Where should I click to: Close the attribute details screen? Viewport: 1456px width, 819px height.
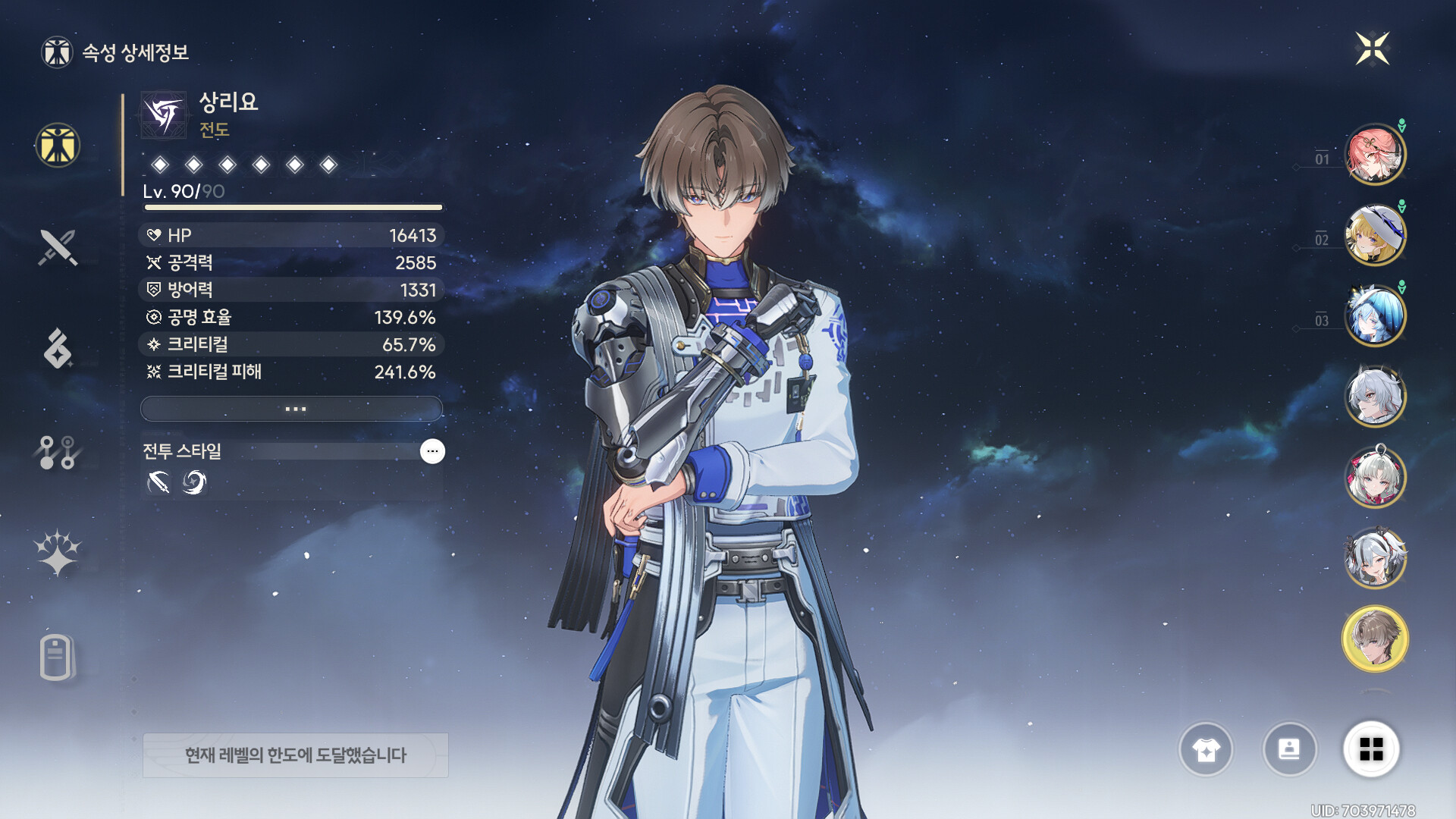click(x=1372, y=49)
